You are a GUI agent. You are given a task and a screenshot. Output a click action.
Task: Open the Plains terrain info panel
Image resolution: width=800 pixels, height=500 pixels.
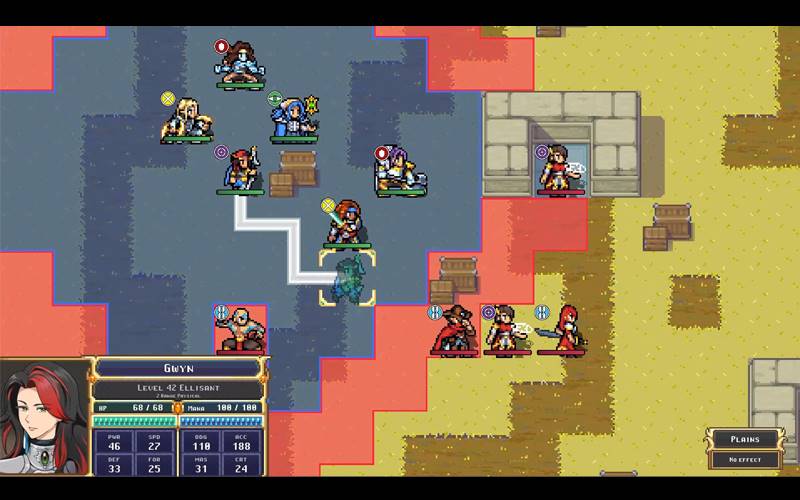744,439
